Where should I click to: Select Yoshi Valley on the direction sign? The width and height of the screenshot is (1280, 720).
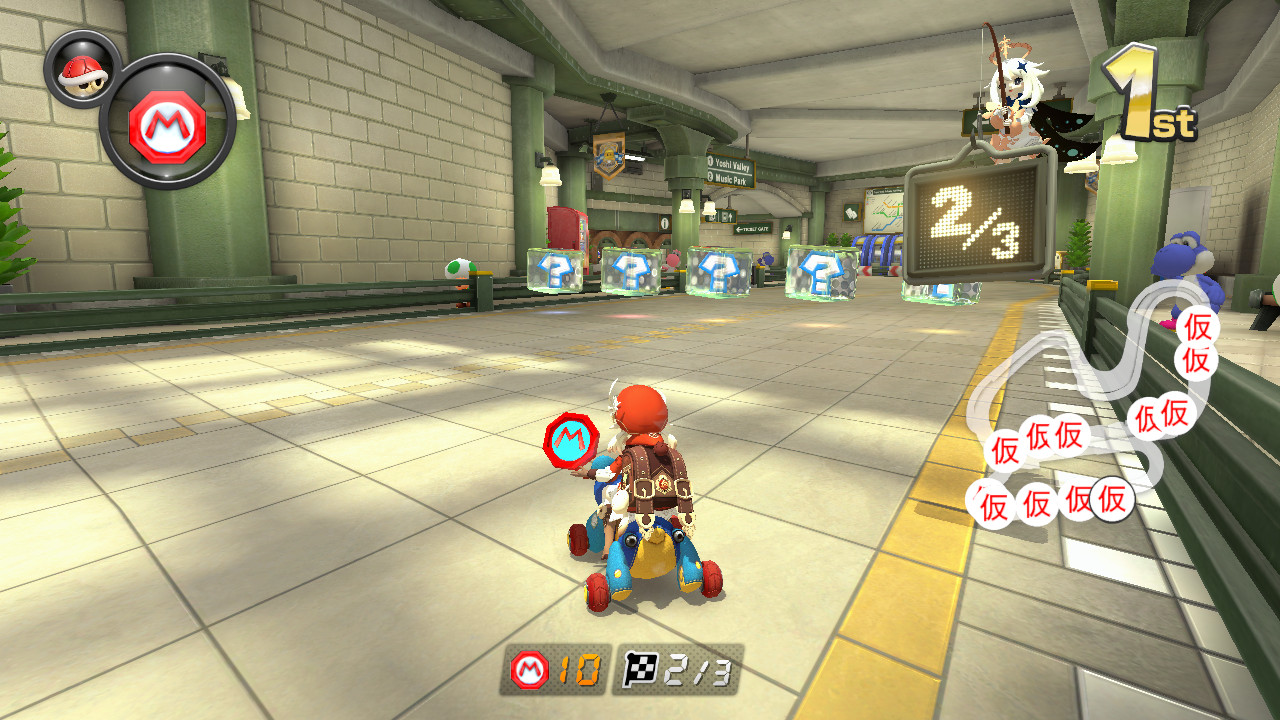coord(732,166)
